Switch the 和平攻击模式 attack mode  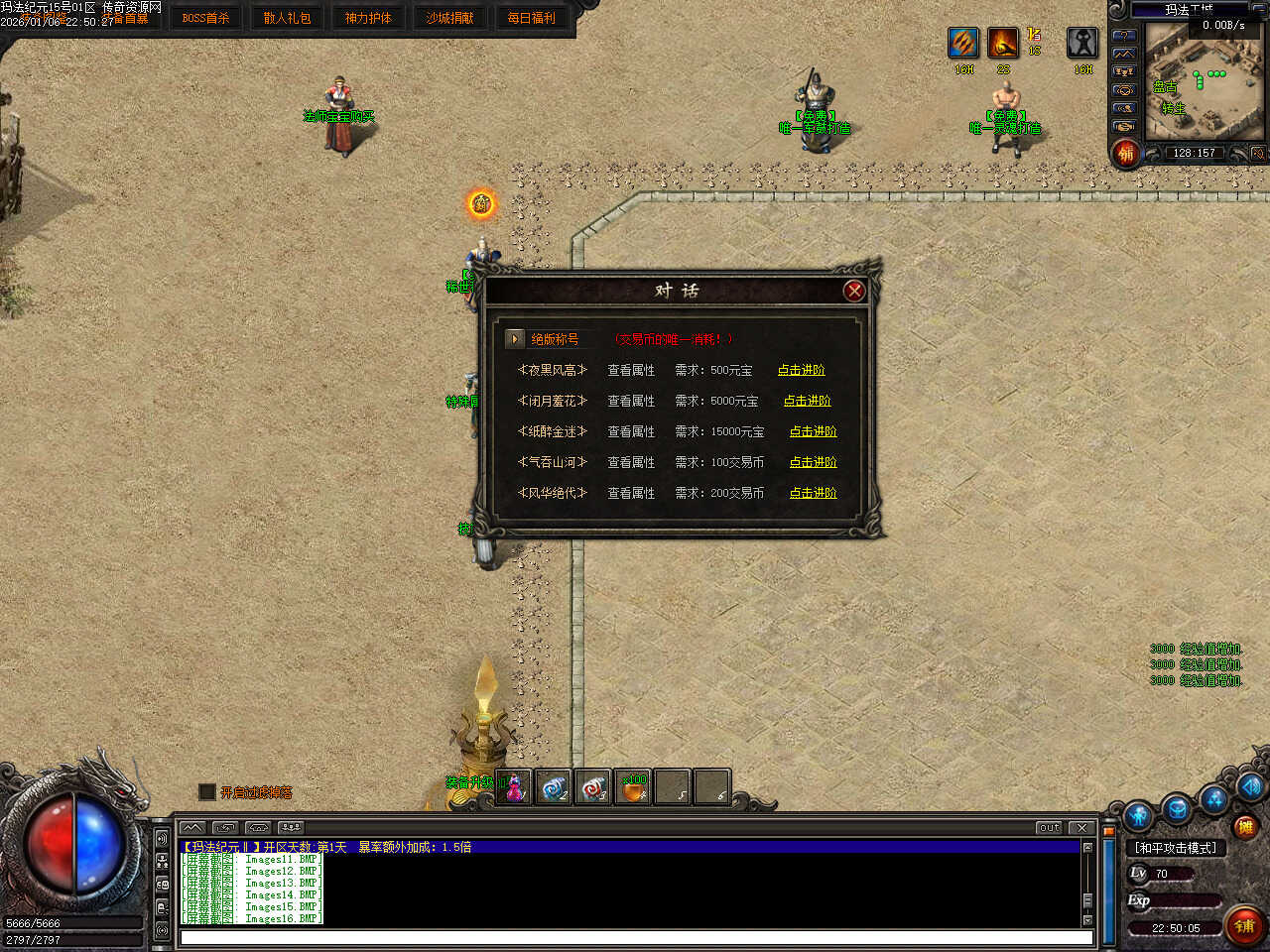point(1176,848)
